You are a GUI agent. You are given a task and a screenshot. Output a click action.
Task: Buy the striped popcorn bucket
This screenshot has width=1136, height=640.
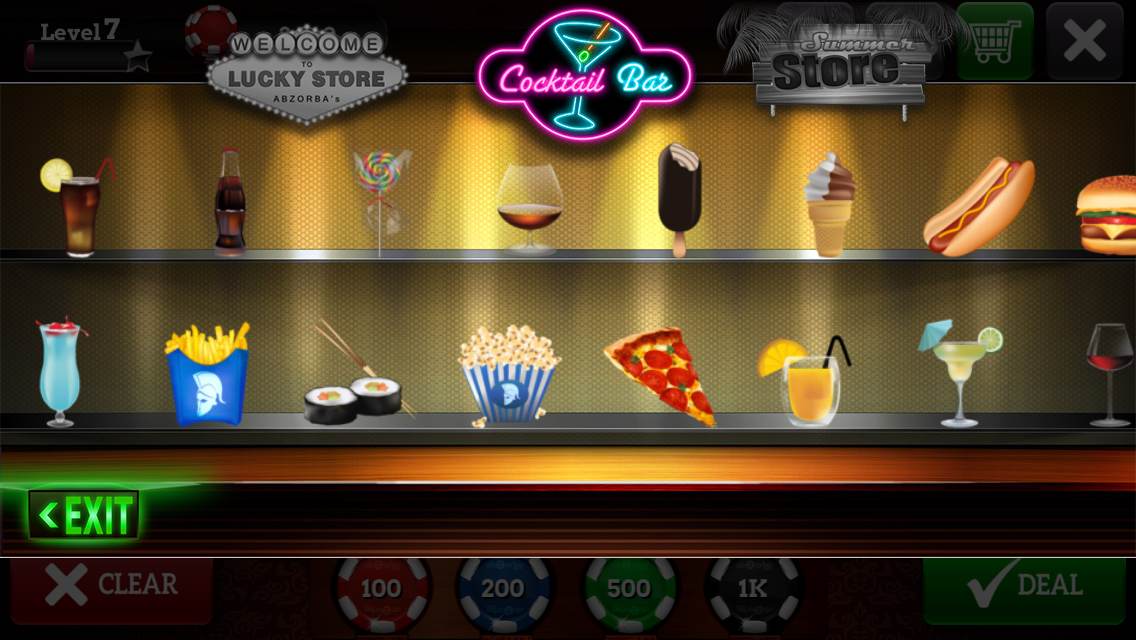click(x=509, y=375)
